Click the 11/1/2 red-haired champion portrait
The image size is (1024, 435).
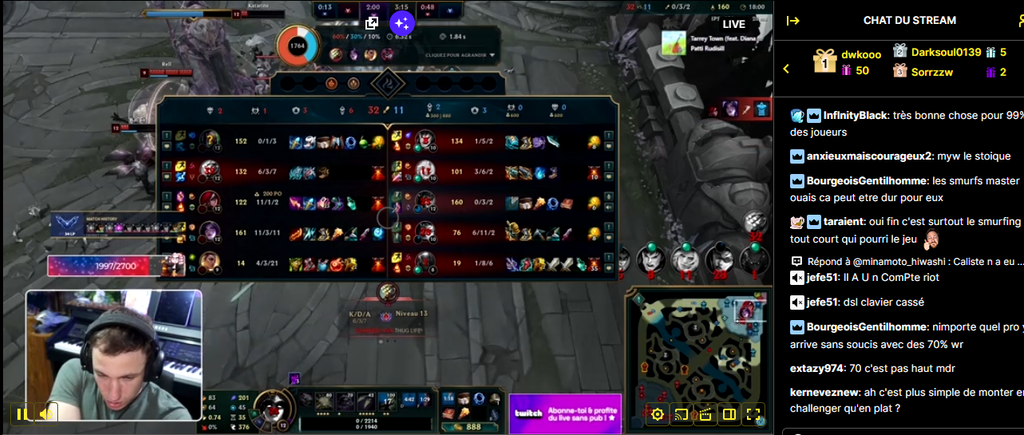211,201
